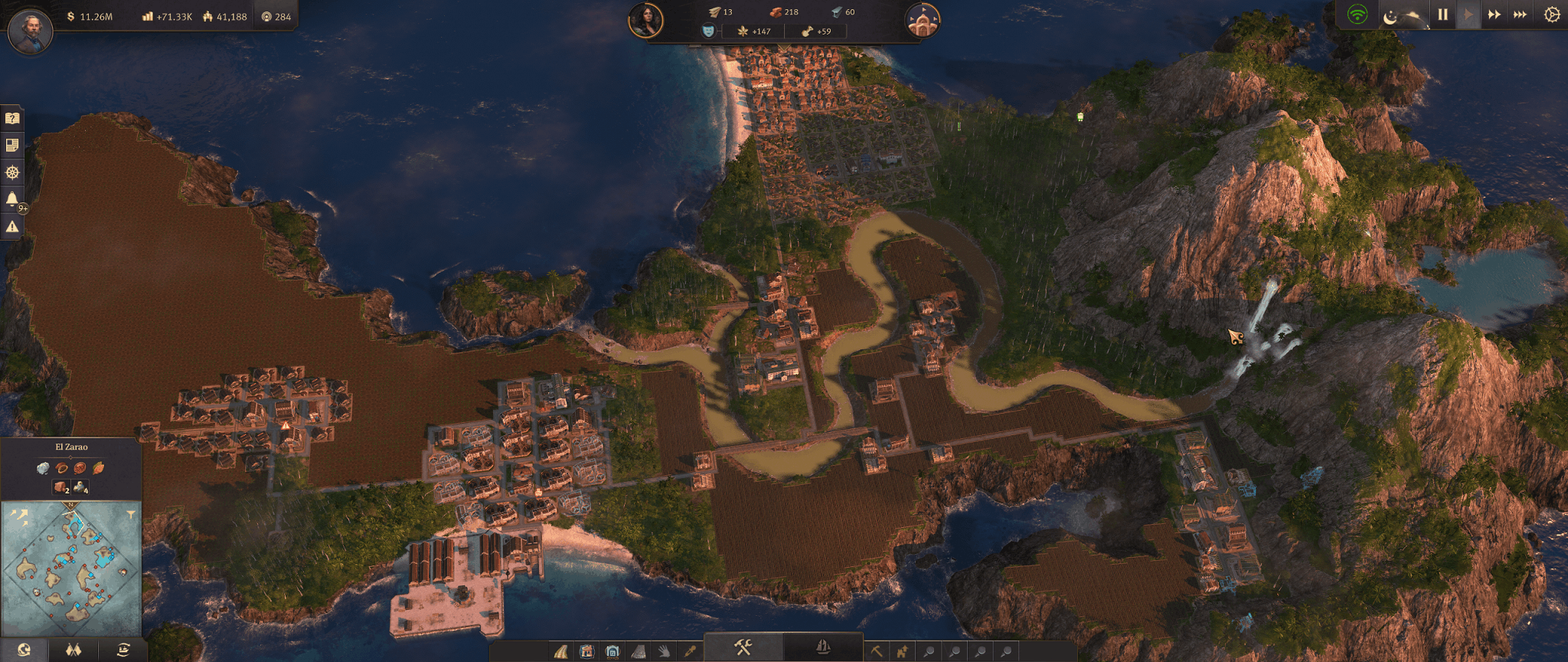Screen dimensions: 1568x662
Task: Open the minimap filter funnel
Action: tap(131, 514)
